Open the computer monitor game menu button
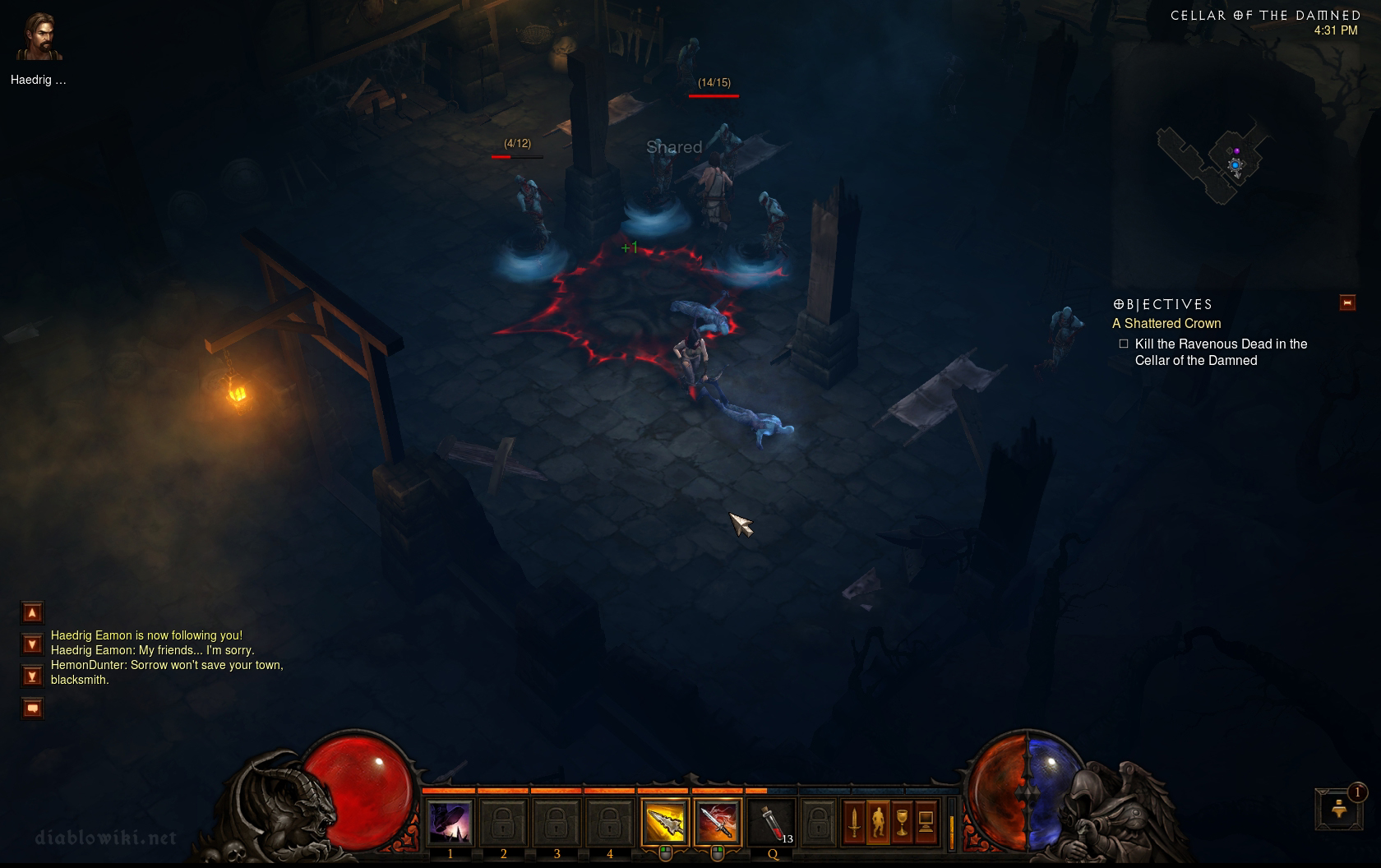The width and height of the screenshot is (1381, 868). point(926,822)
